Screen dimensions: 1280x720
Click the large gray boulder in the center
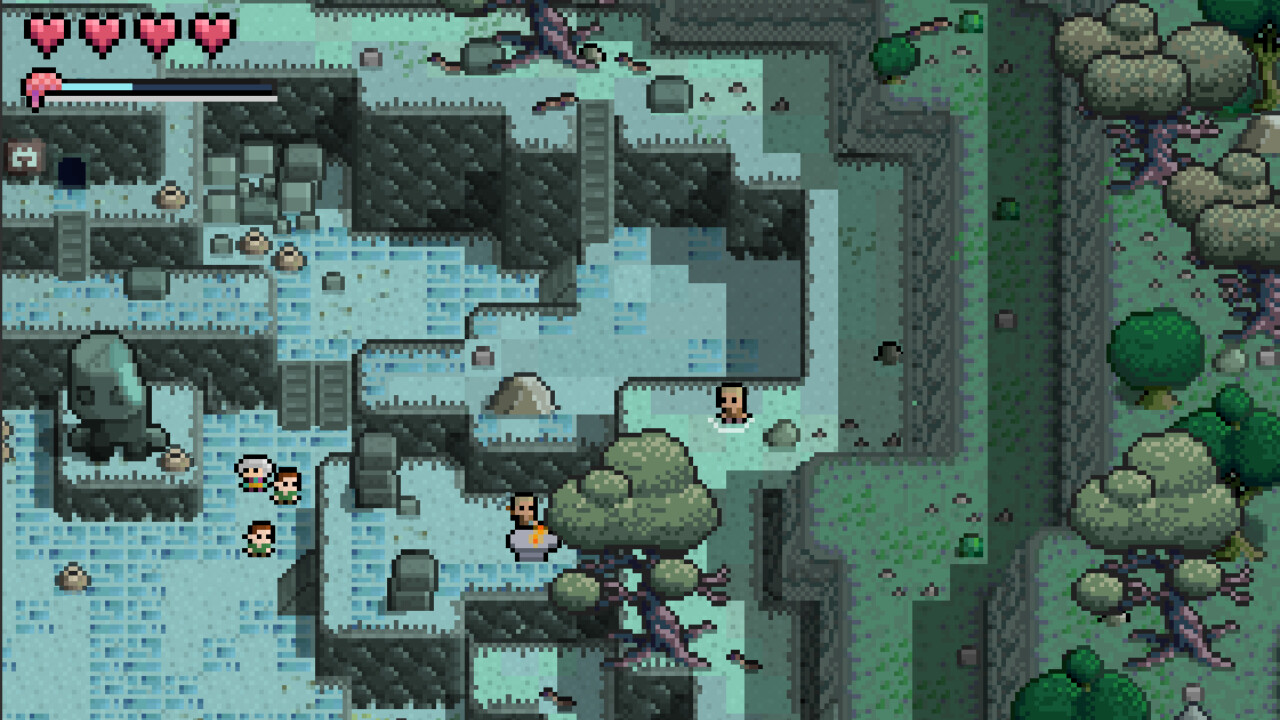(522, 393)
